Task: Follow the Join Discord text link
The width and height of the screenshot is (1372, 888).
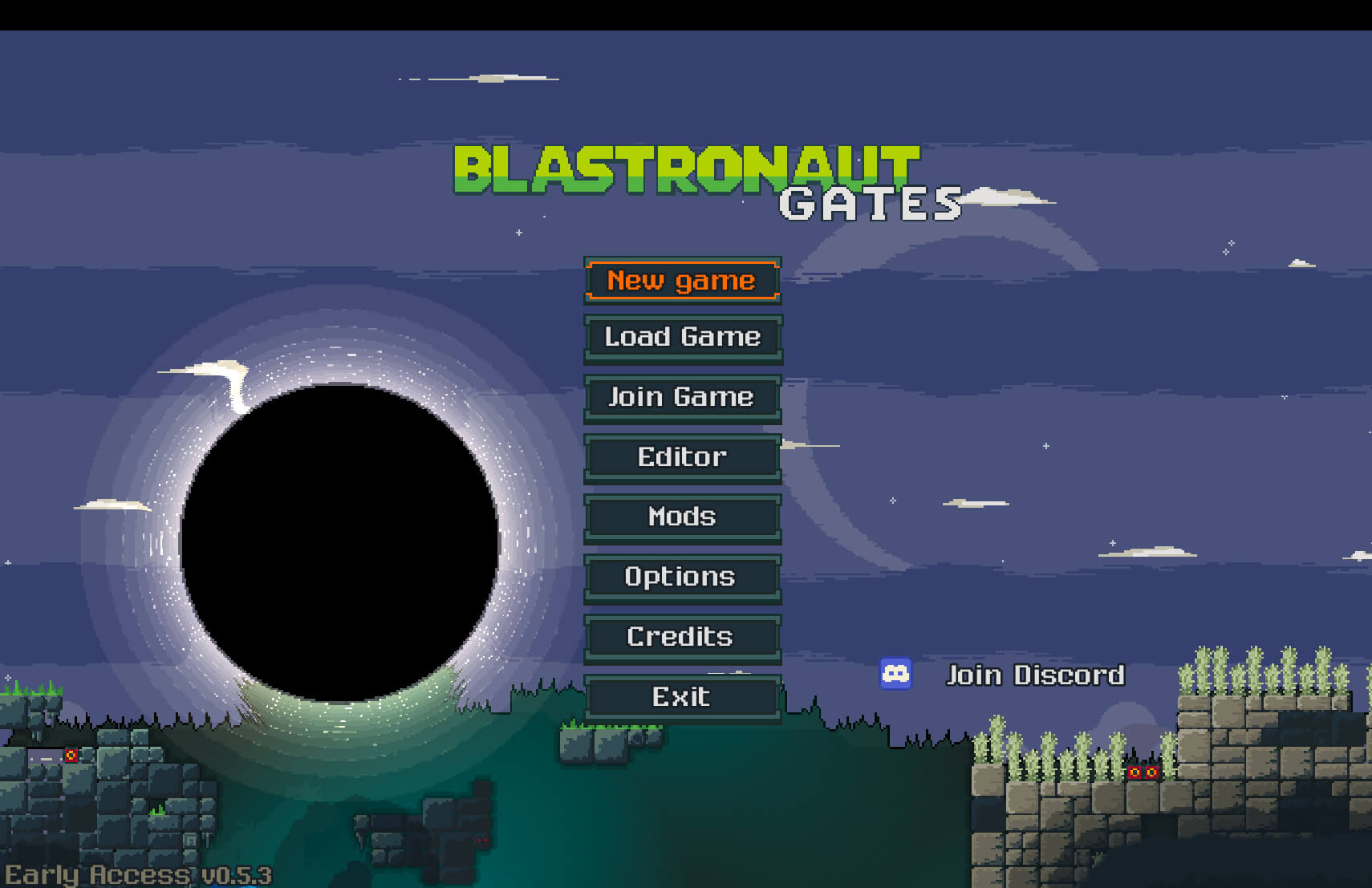Action: 1035,675
